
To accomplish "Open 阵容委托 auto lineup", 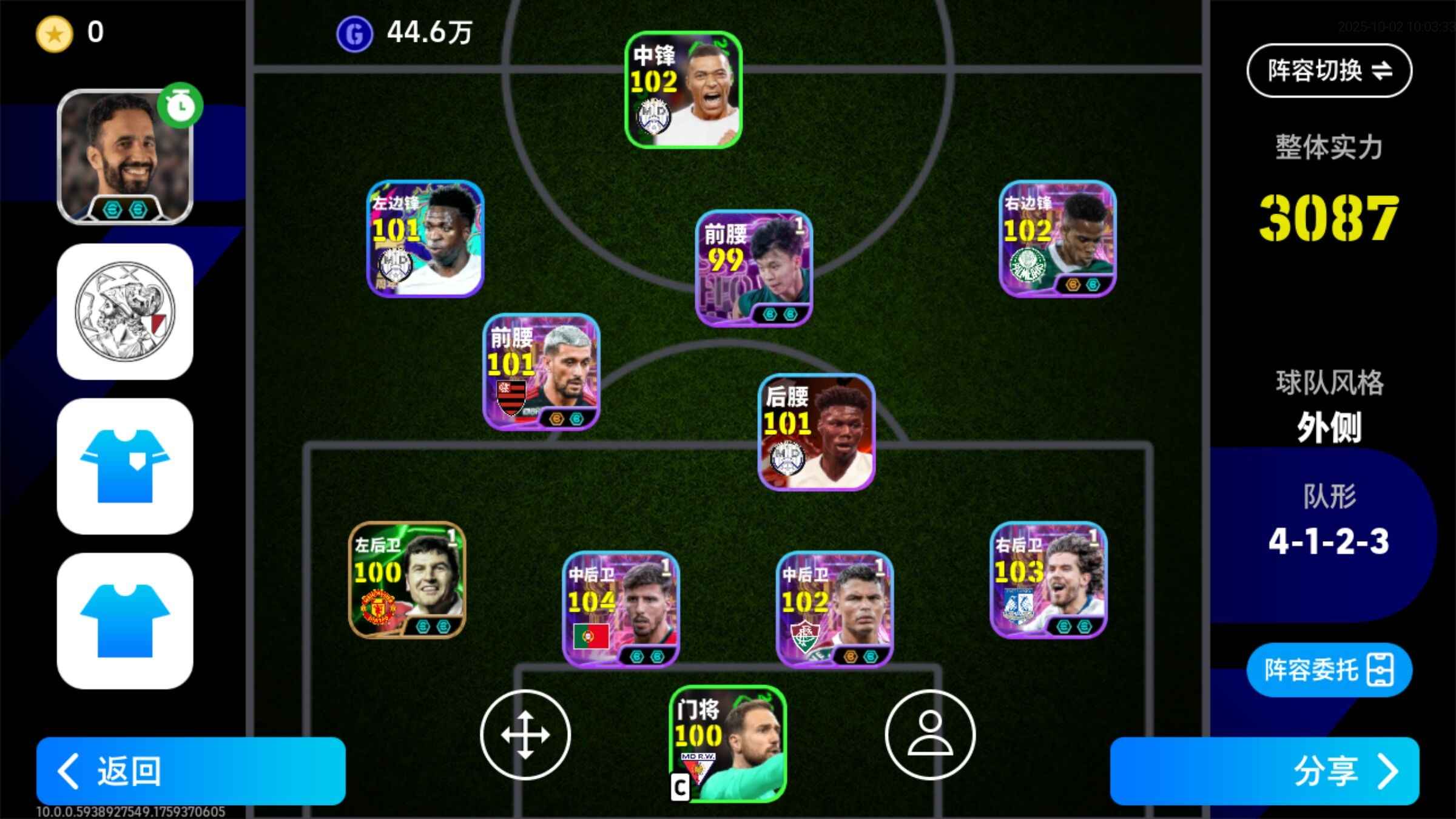I will (x=1329, y=670).
